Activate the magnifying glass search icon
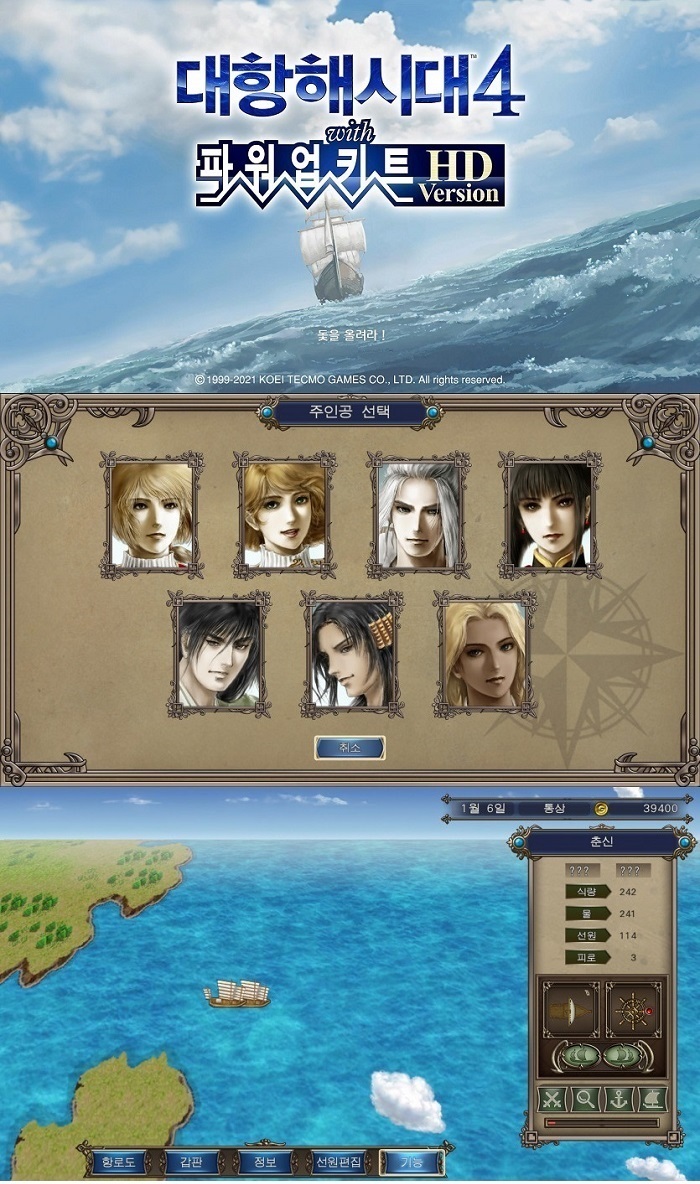The width and height of the screenshot is (700, 1184). (x=586, y=1099)
